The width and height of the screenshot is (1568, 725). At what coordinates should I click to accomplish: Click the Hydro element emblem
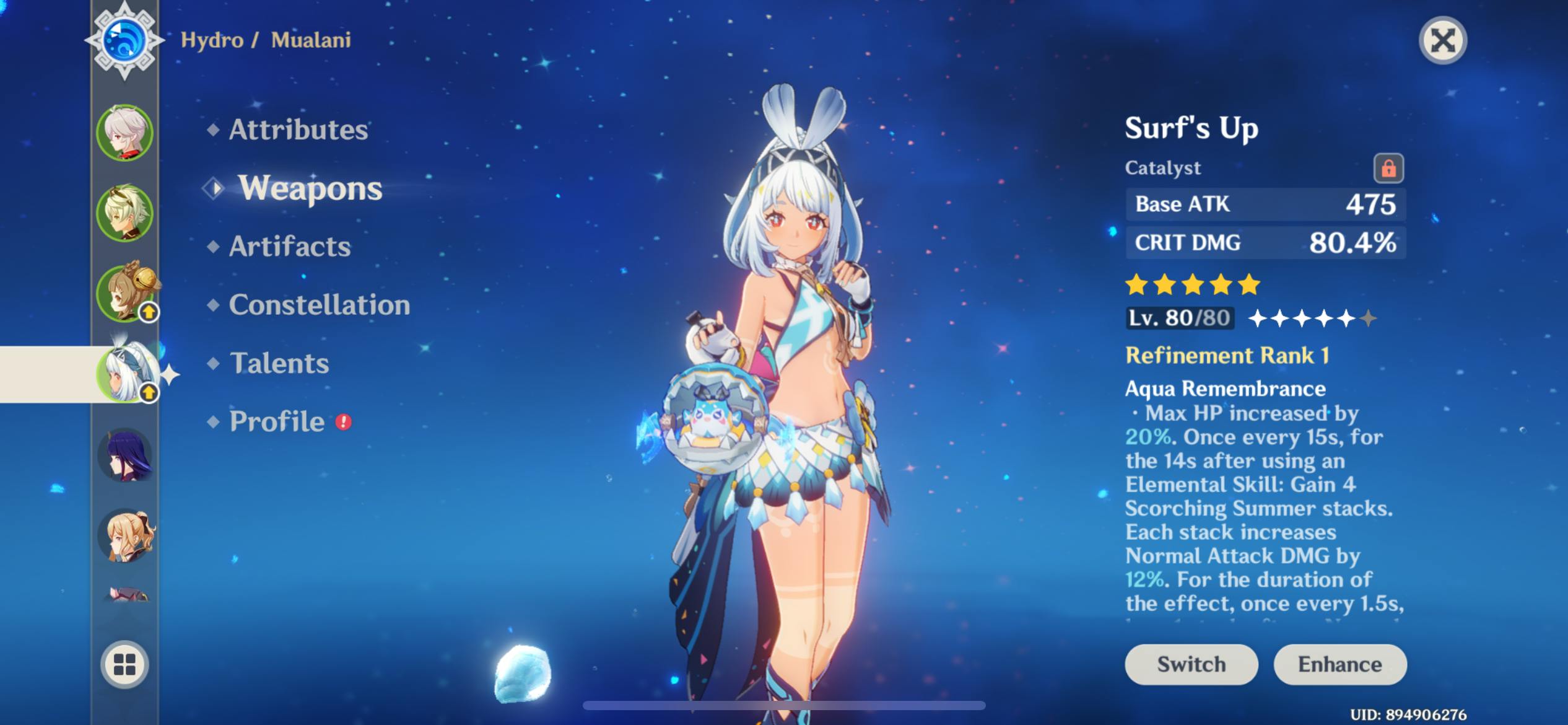pyautogui.click(x=124, y=41)
